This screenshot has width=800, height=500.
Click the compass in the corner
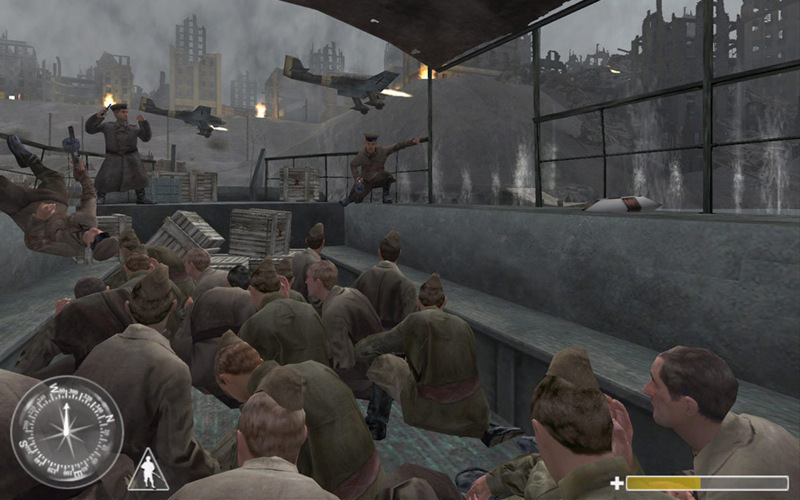[66, 431]
